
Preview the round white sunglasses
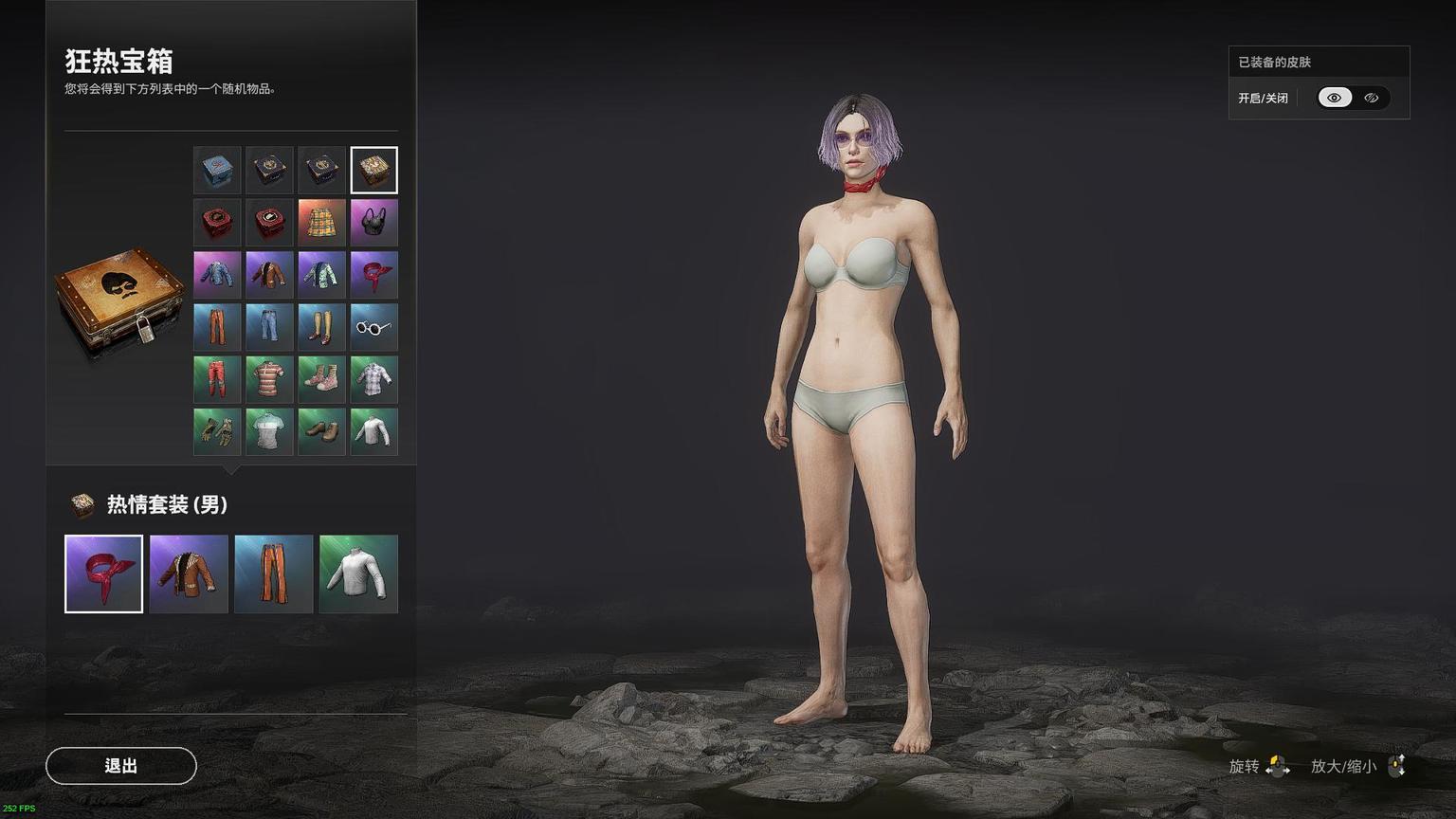(x=373, y=327)
